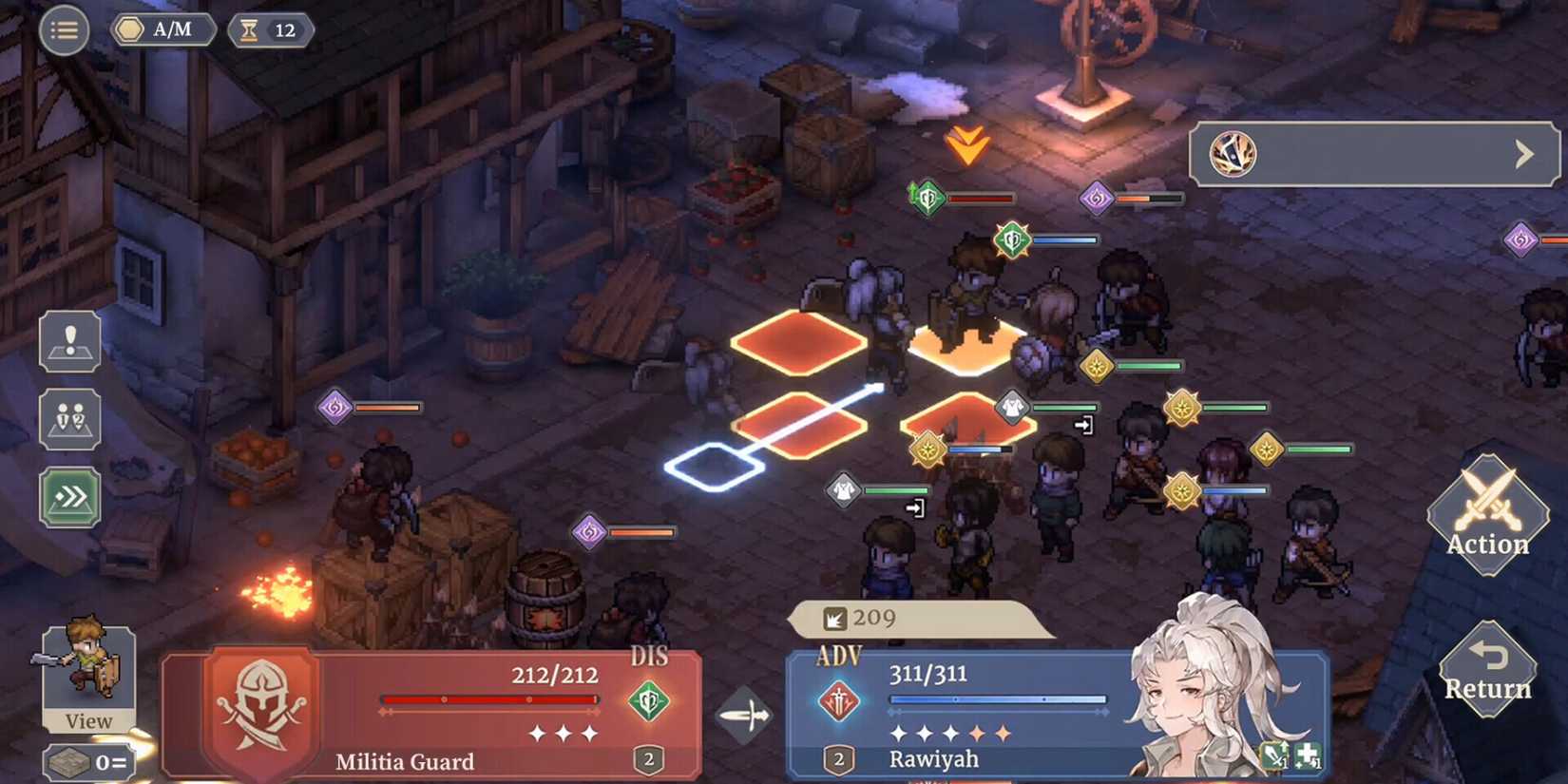Tap the skill ability icon in the top-right banner

[x=1233, y=153]
